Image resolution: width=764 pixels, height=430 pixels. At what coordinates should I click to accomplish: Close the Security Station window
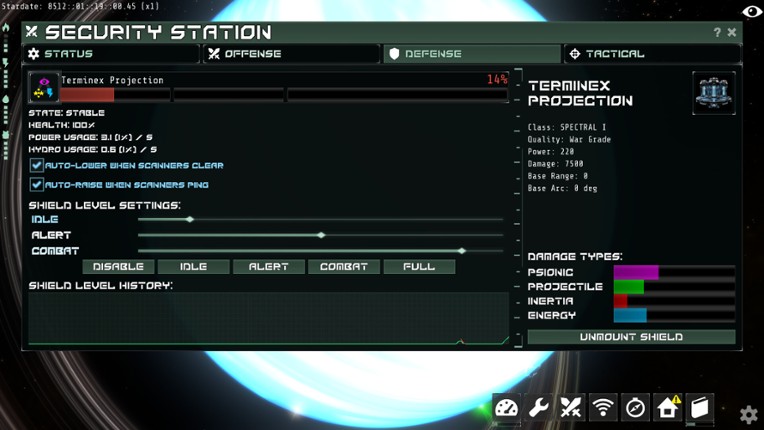(732, 33)
